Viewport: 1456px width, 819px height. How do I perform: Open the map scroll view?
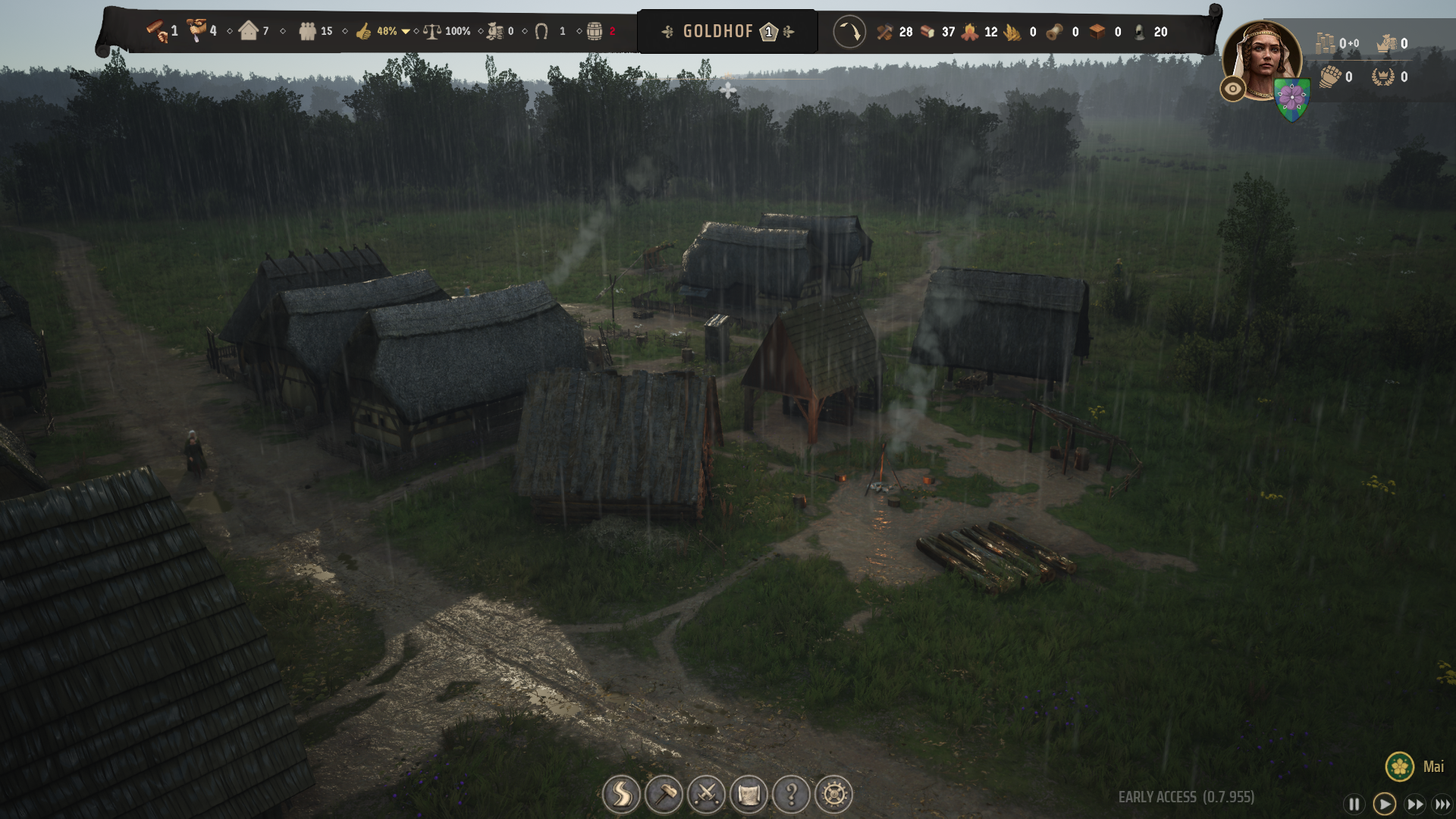coord(748,795)
